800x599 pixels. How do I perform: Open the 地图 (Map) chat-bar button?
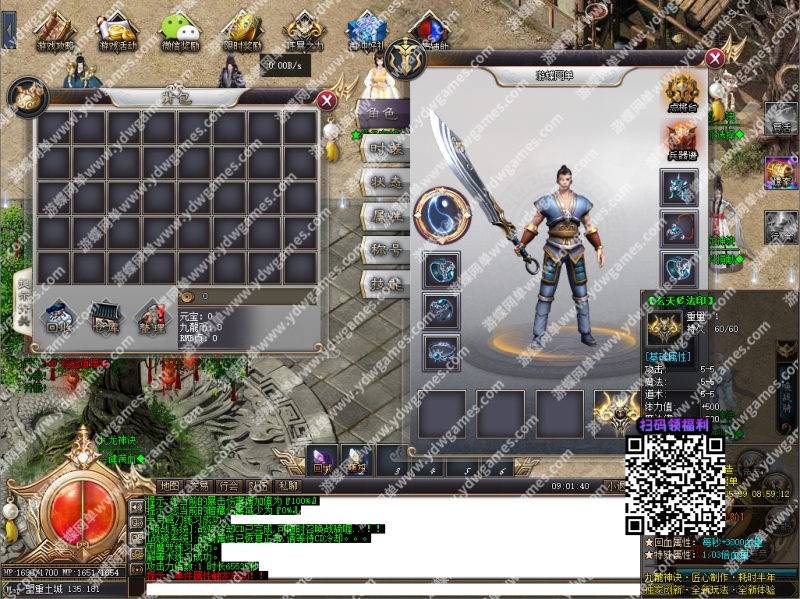(170, 486)
